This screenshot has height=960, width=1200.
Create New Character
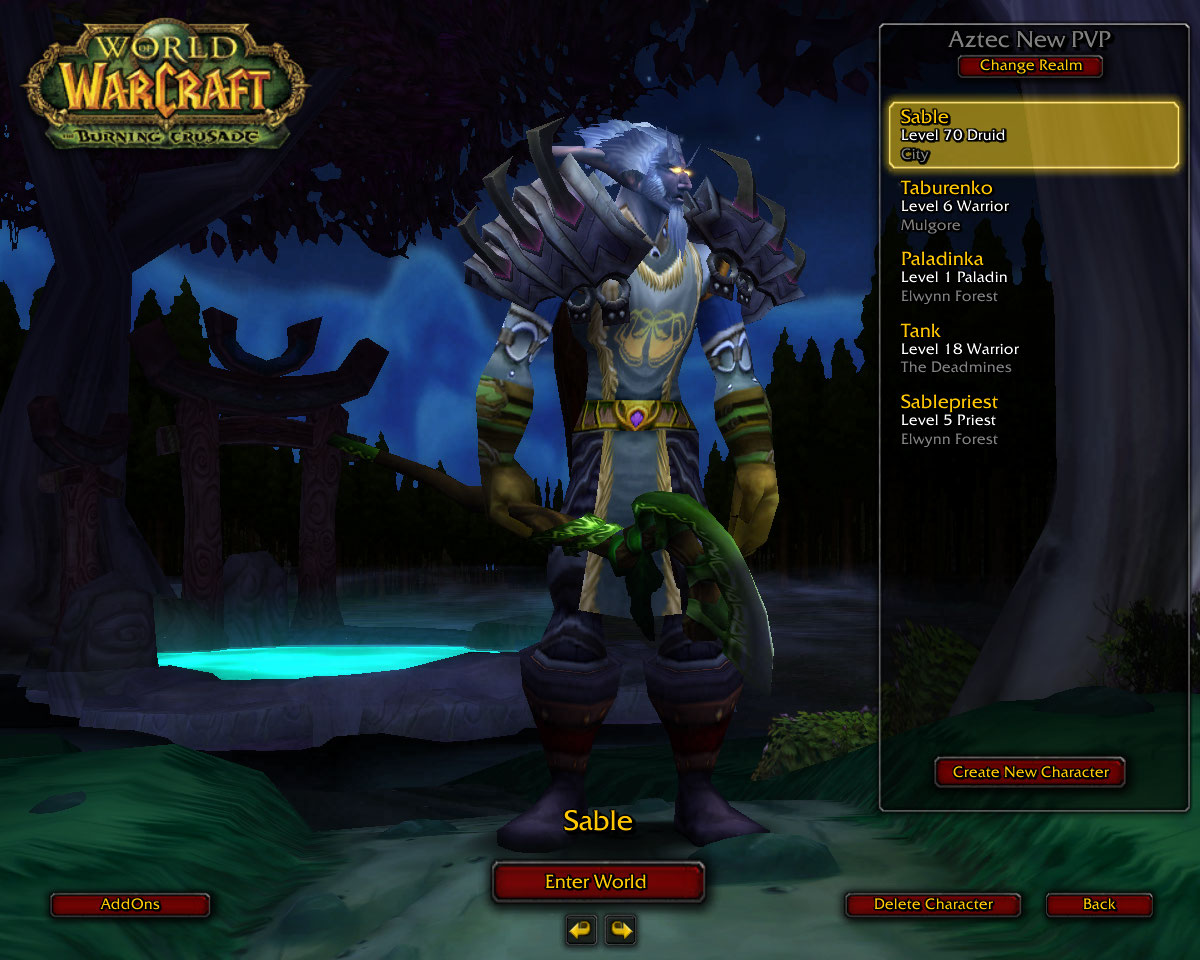(1030, 772)
